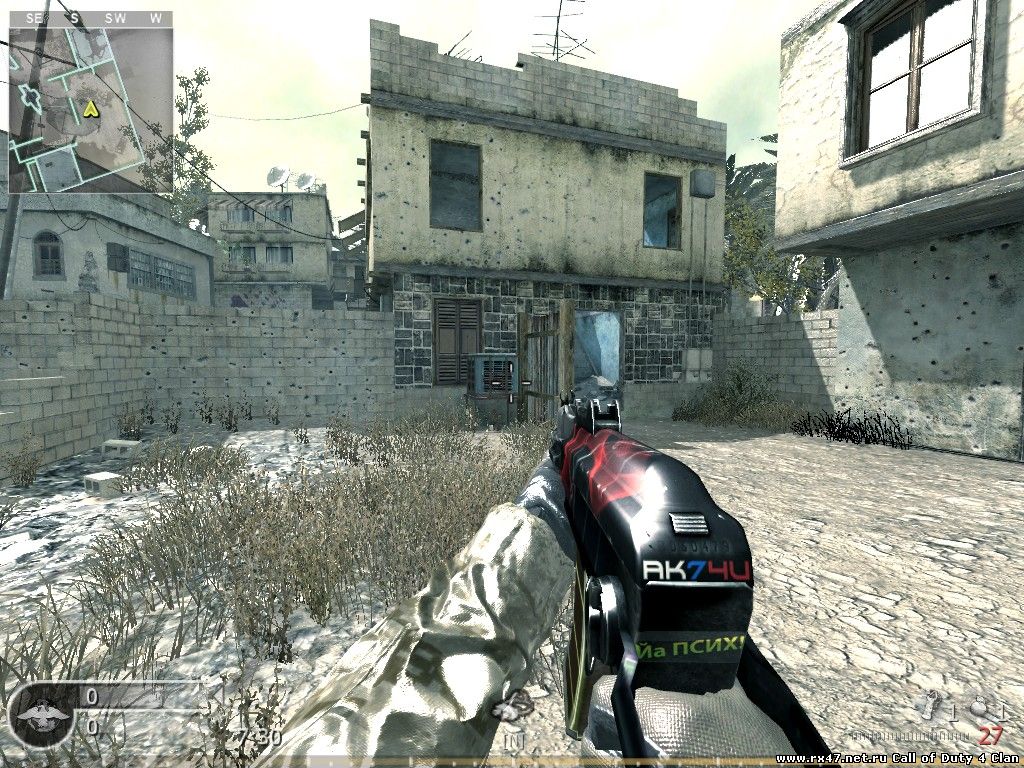Image resolution: width=1024 pixels, height=768 pixels.
Task: Click the eagle team emblem icon
Action: point(41,714)
